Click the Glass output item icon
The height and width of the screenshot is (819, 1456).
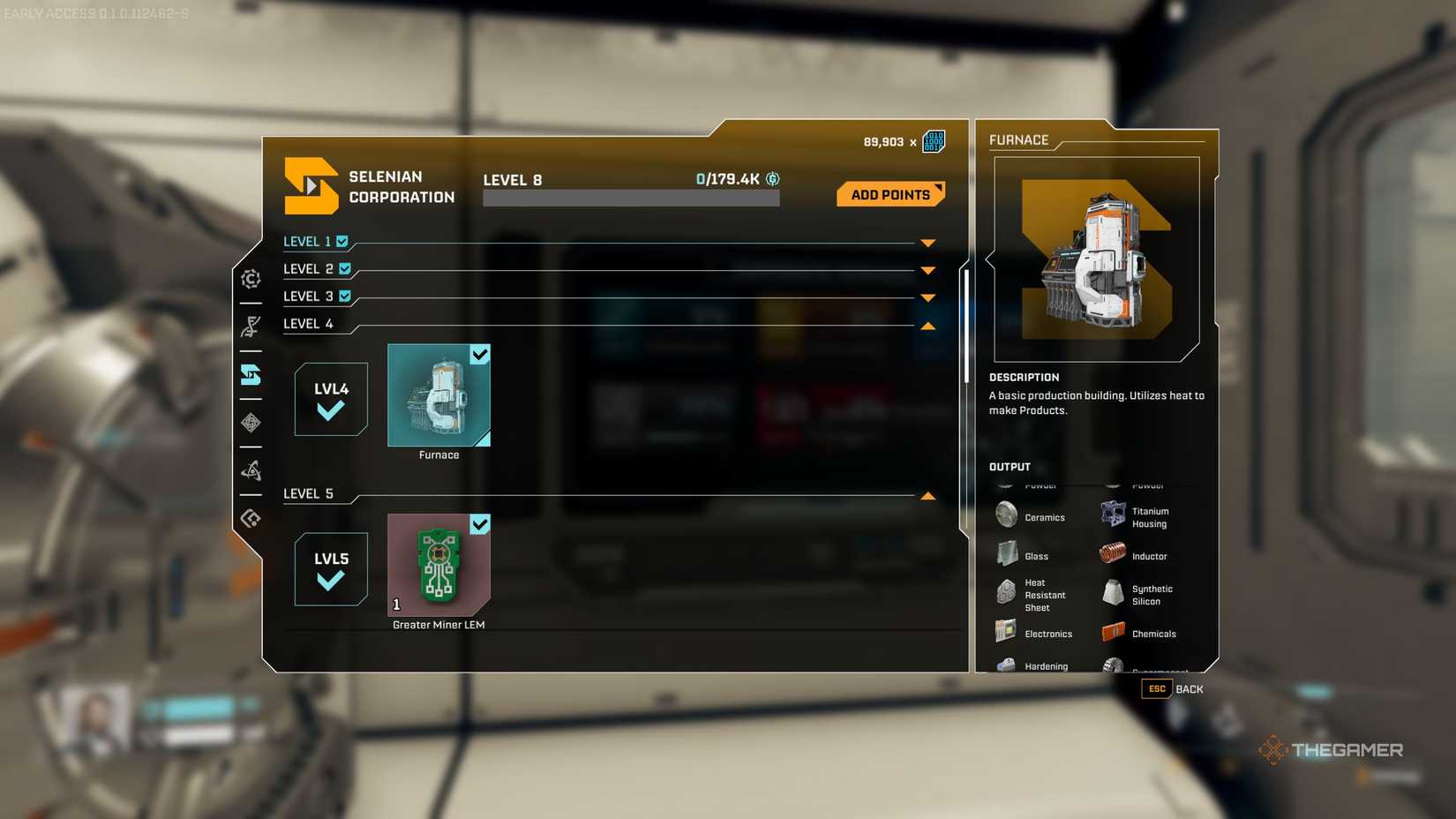pos(1006,553)
